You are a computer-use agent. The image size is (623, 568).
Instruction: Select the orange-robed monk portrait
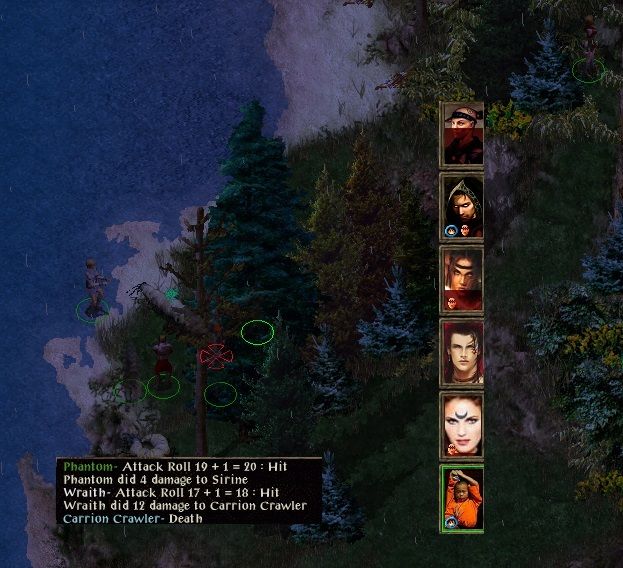click(x=463, y=498)
